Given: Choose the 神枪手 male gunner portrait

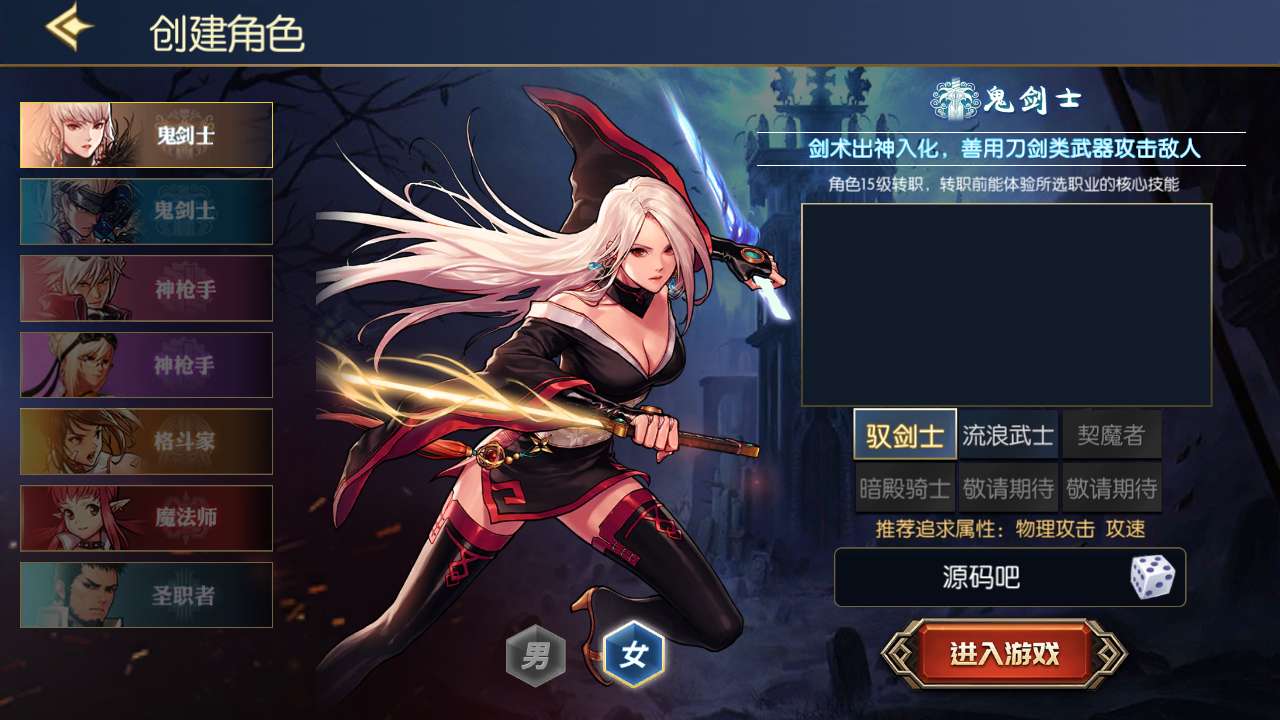Looking at the screenshot, I should [x=145, y=288].
